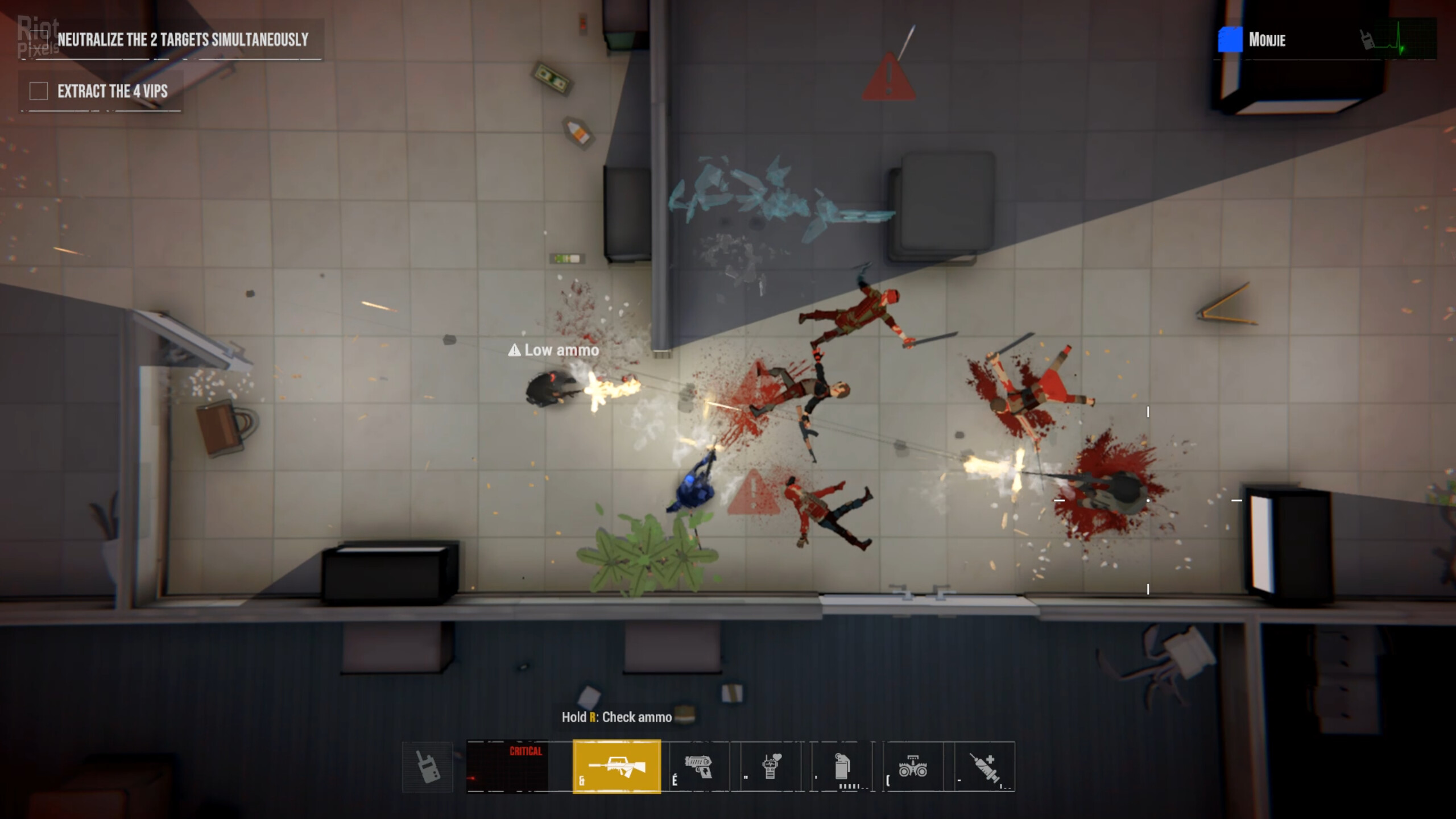Image resolution: width=1456 pixels, height=819 pixels.
Task: Click the walkie-talkie radio icon in hotbar
Action: click(x=428, y=767)
